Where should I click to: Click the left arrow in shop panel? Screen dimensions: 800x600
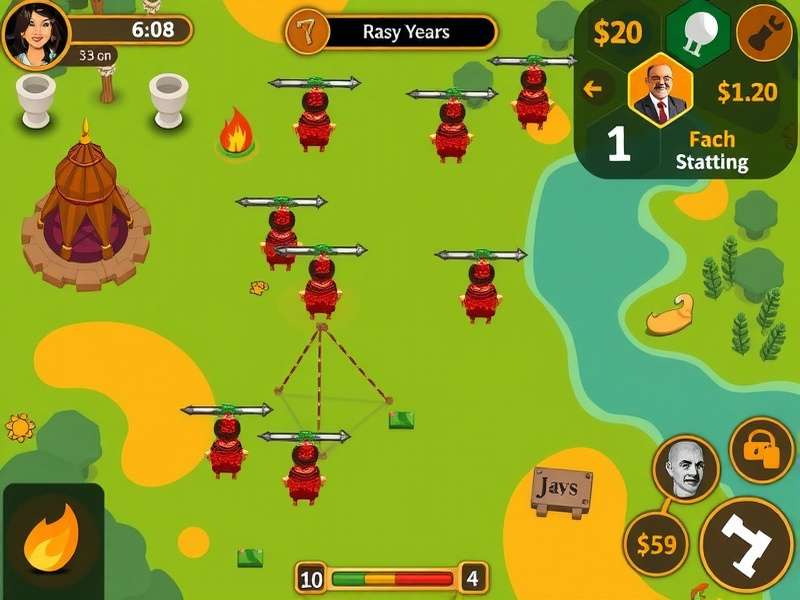(593, 89)
